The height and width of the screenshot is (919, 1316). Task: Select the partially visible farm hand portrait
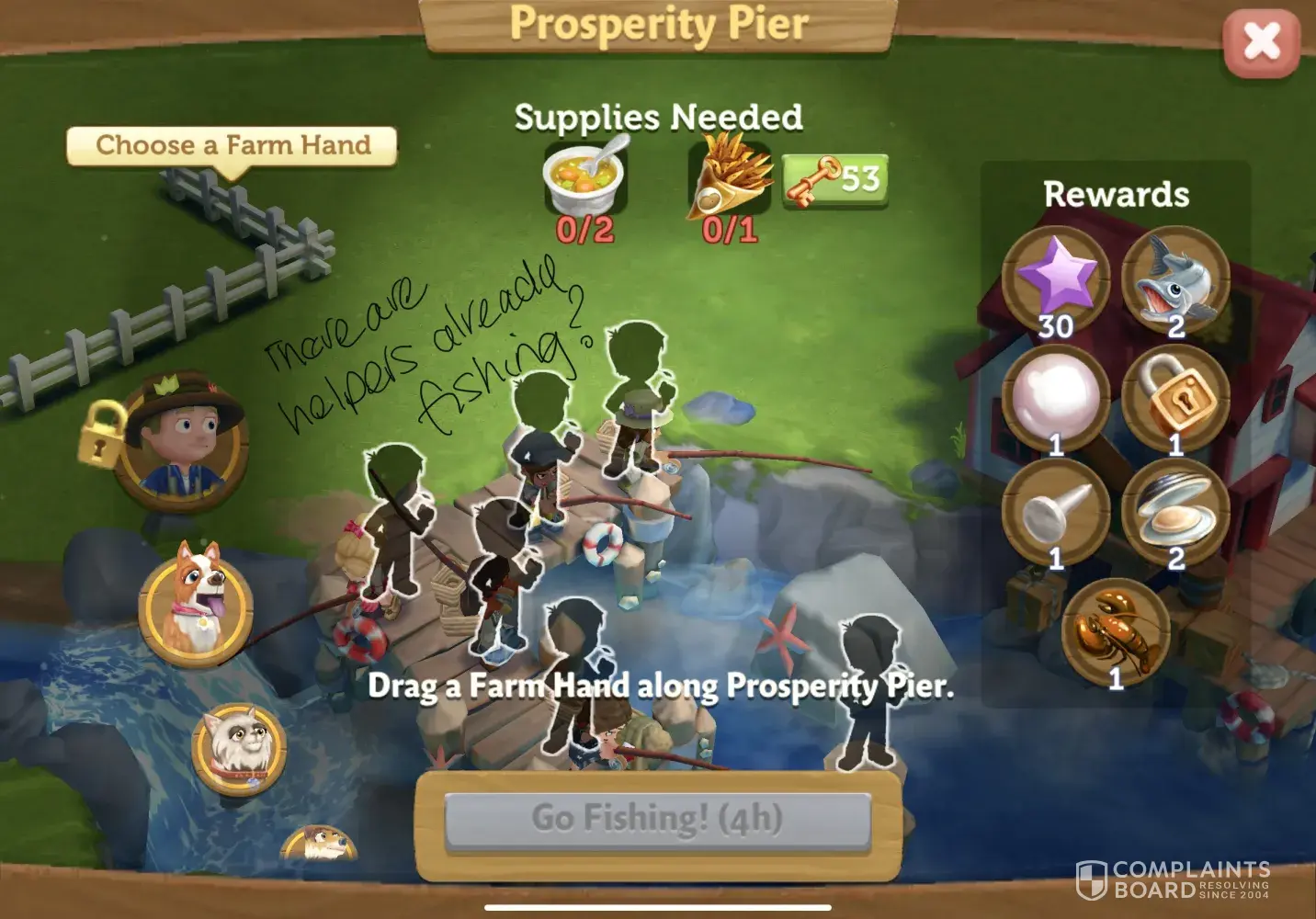(318, 844)
